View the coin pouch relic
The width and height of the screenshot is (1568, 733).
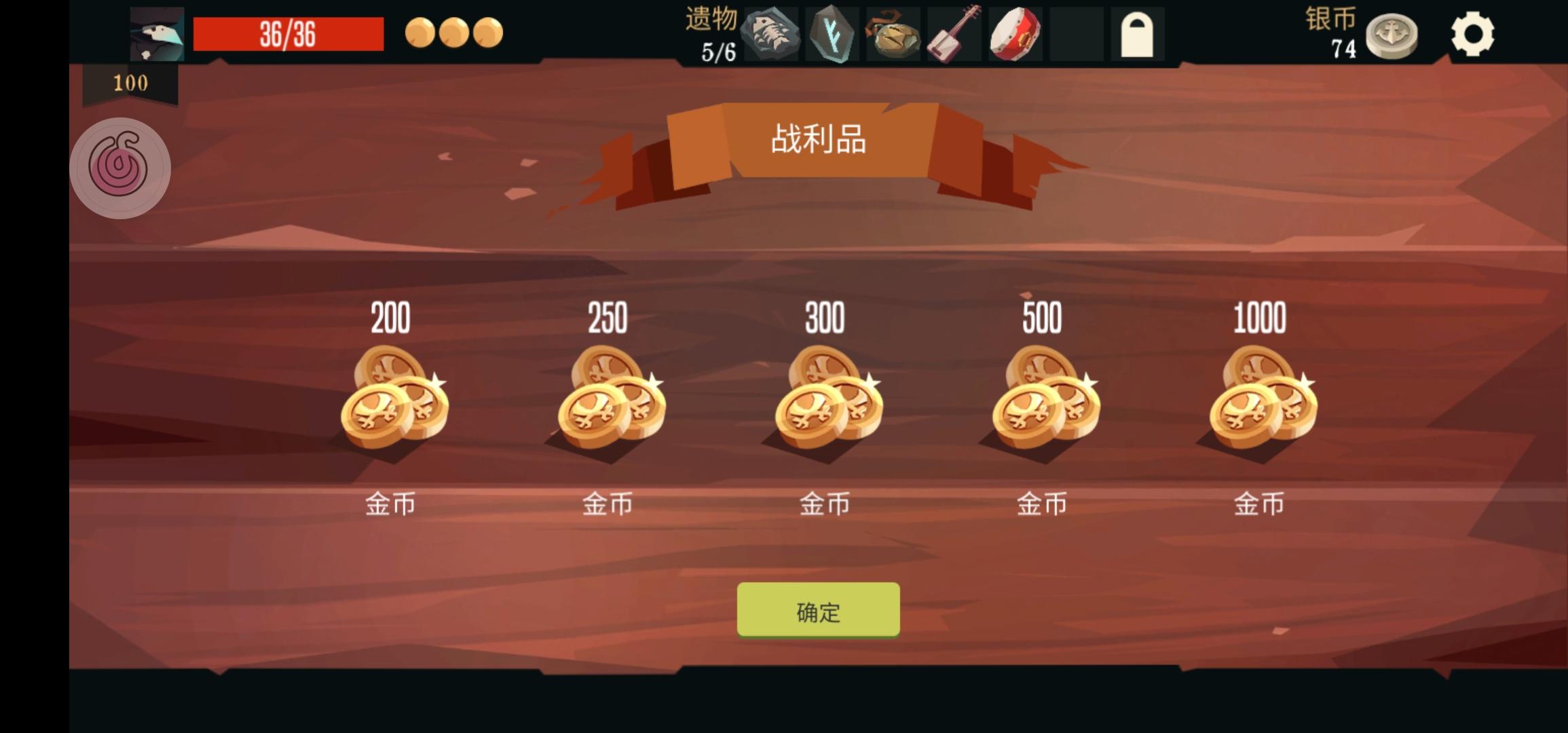coord(893,33)
